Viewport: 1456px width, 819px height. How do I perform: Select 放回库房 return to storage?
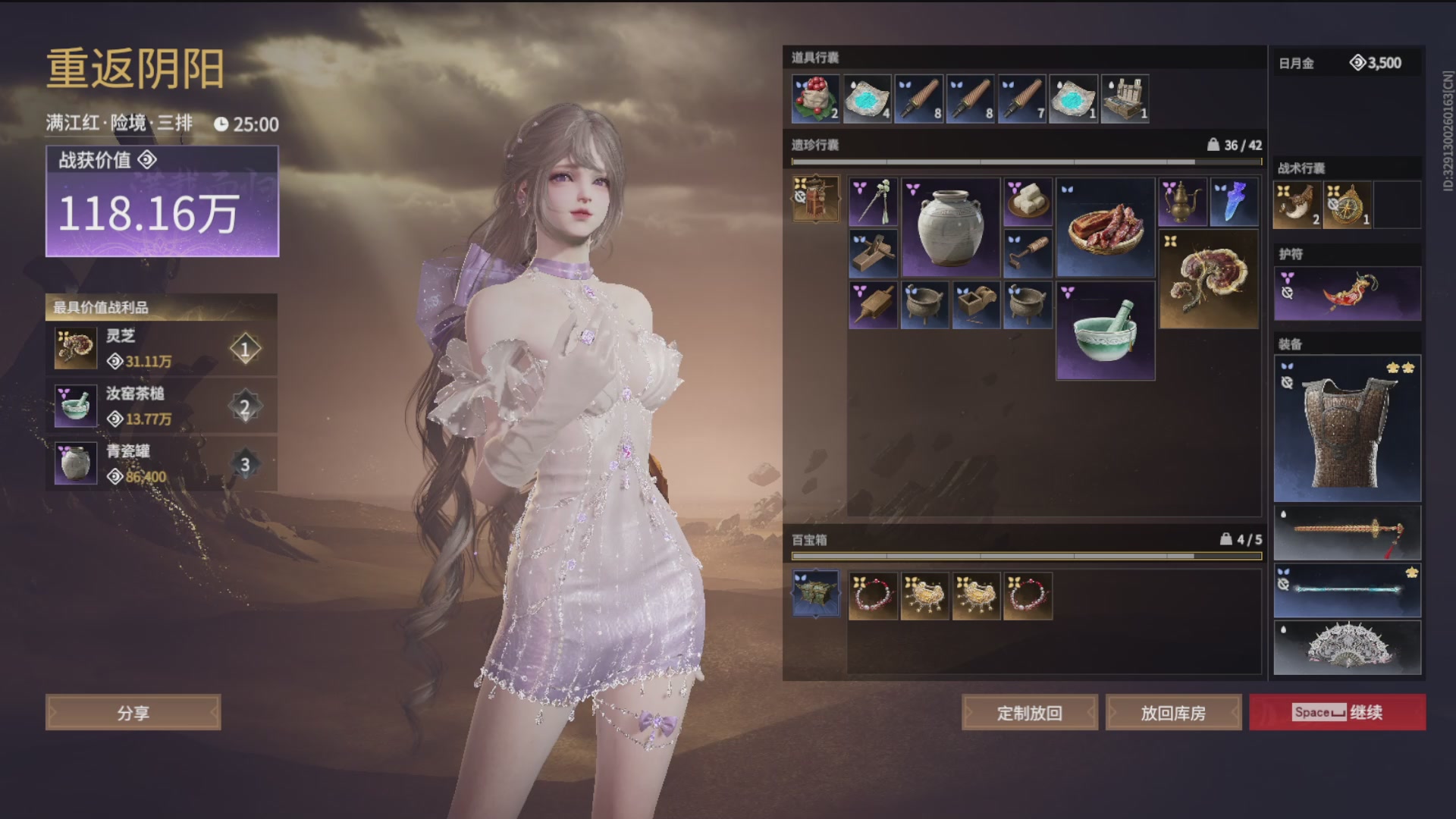click(1173, 713)
